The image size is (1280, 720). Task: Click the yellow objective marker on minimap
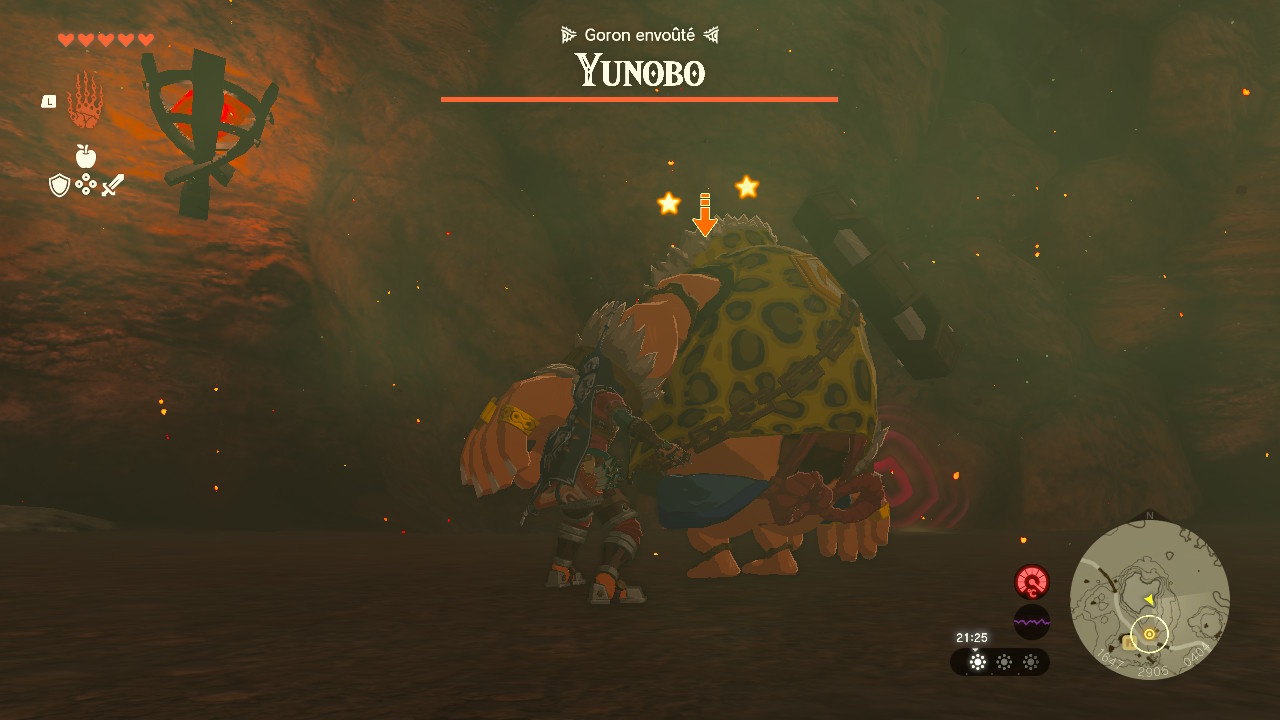click(1149, 634)
